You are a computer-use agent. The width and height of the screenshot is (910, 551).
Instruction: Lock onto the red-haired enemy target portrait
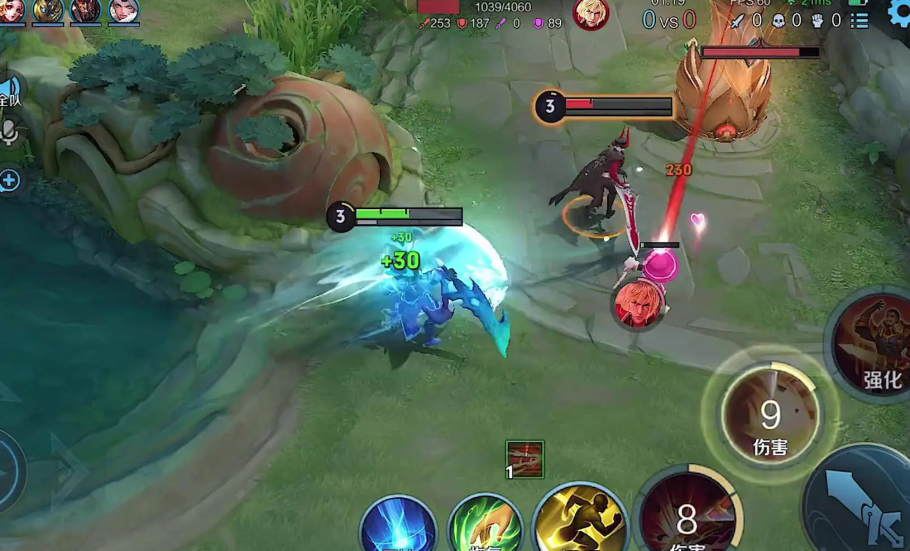(x=637, y=303)
